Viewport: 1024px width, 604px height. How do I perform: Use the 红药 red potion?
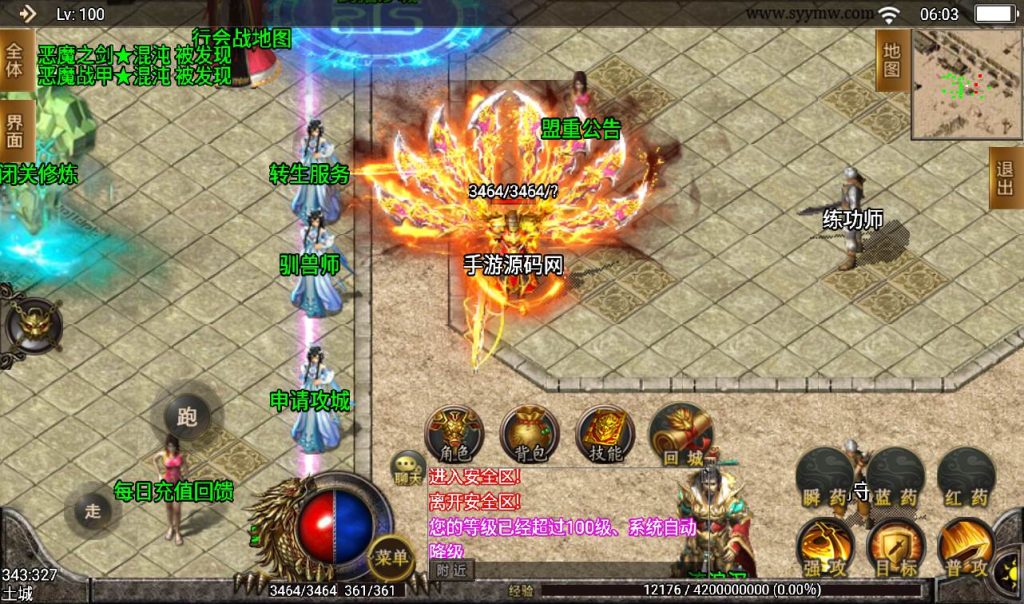click(966, 478)
